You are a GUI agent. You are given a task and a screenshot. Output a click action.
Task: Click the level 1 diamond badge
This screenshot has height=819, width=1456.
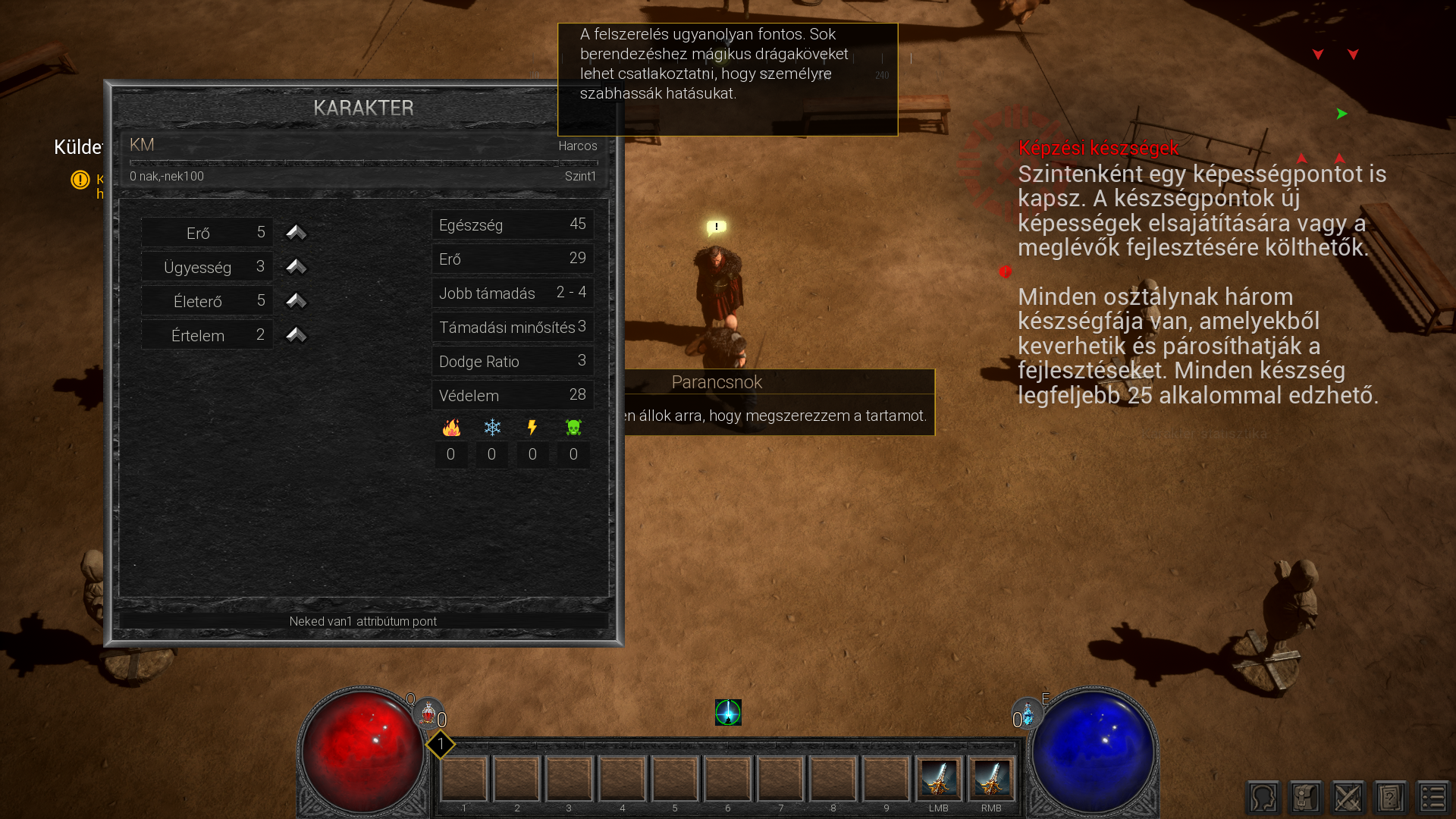click(x=441, y=745)
